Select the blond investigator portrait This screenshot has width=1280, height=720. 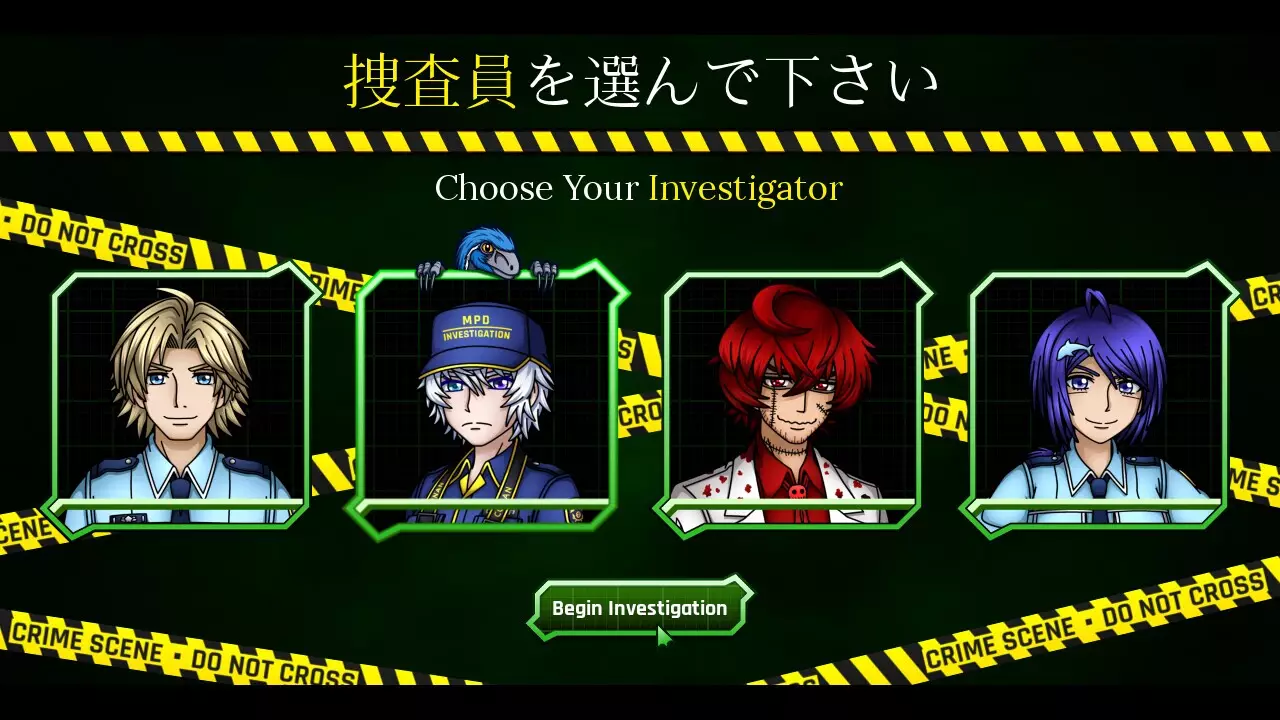pos(185,400)
